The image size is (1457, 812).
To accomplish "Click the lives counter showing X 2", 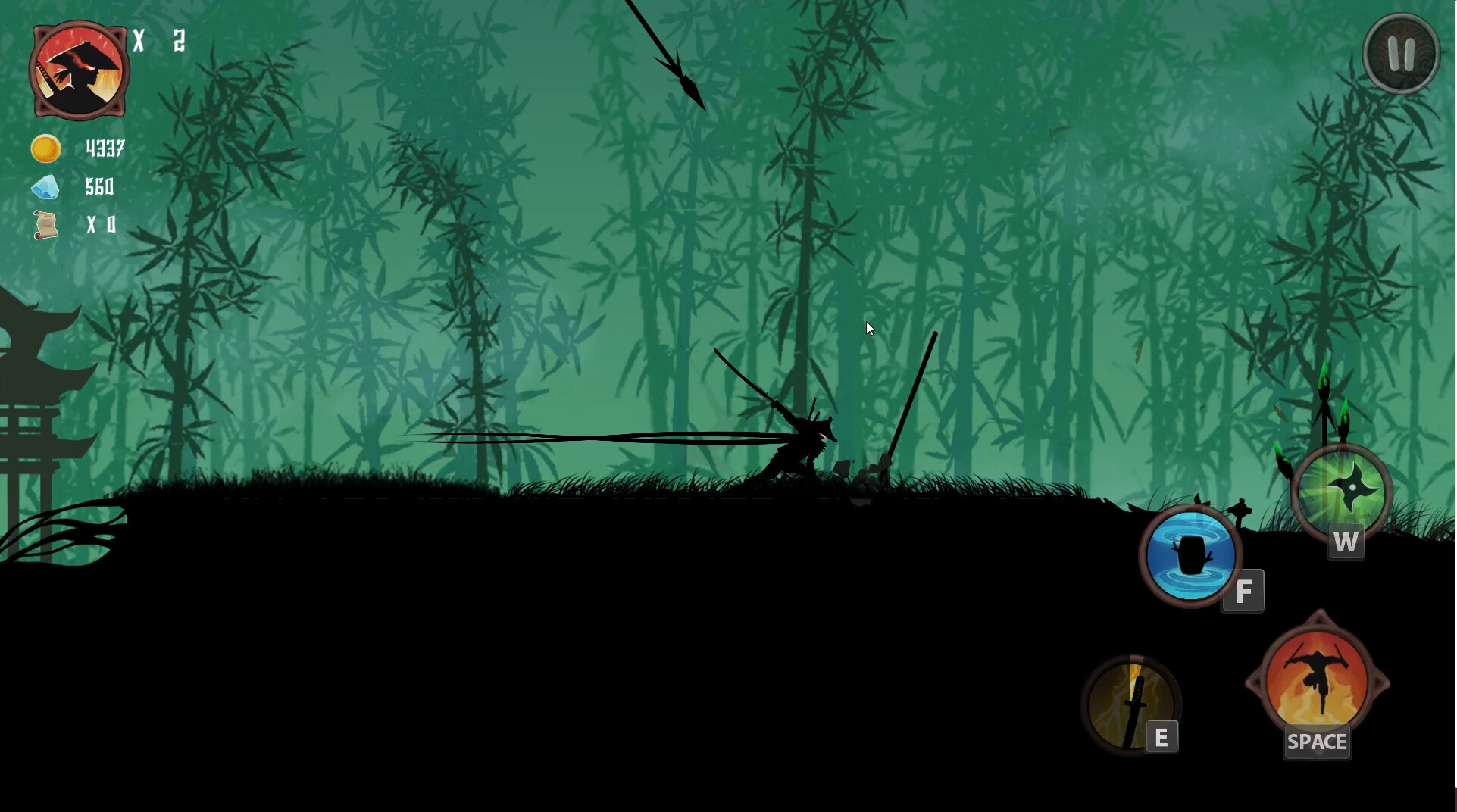I will pos(159,42).
